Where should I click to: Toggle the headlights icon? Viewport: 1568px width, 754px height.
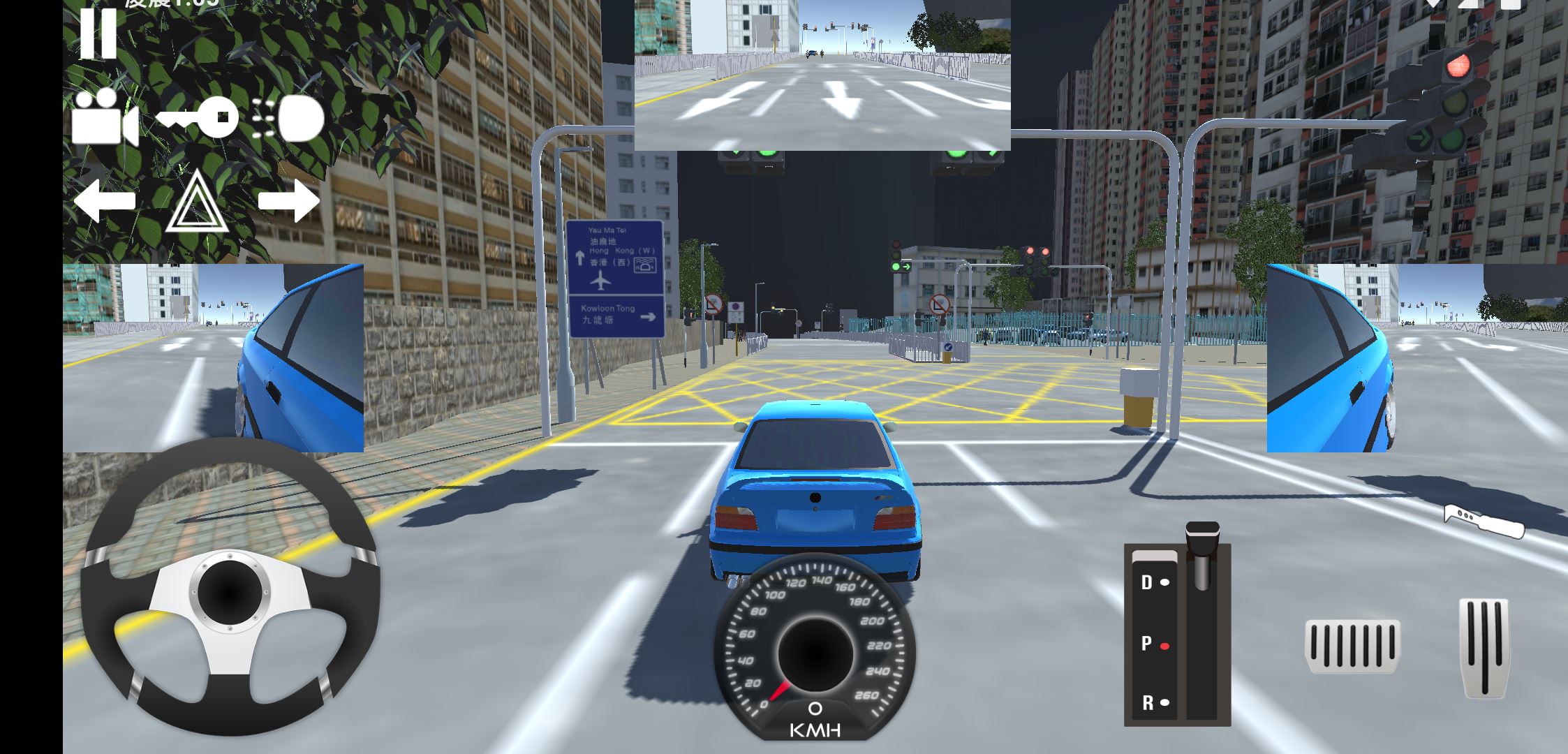pos(289,119)
